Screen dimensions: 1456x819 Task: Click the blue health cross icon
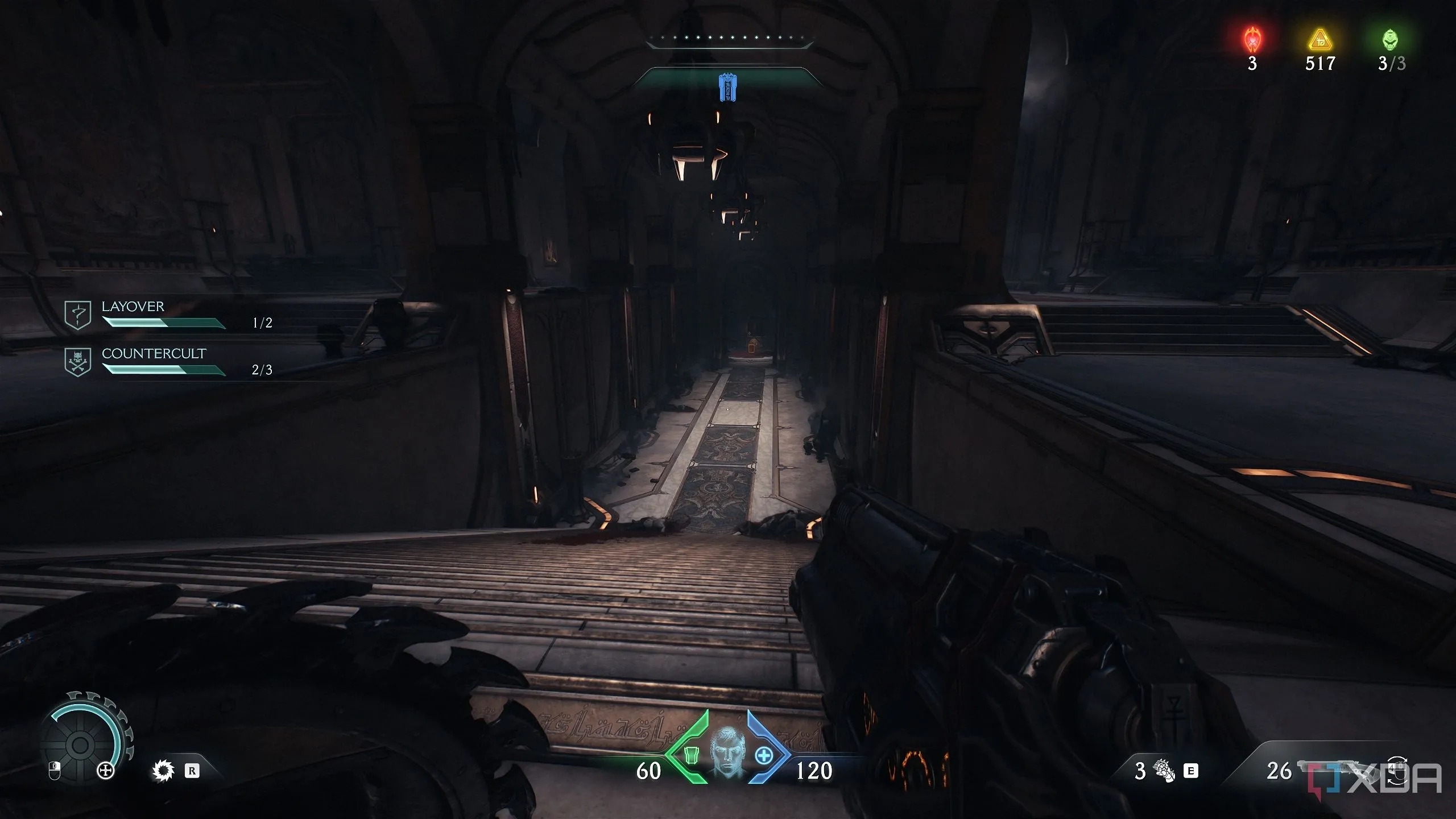tap(764, 755)
